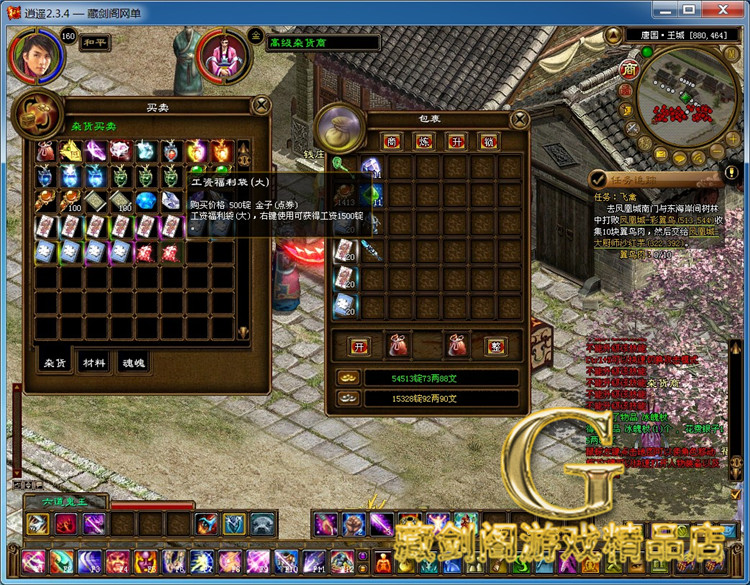
Task: Open the round 商 shop icon beside minimap
Action: [628, 69]
